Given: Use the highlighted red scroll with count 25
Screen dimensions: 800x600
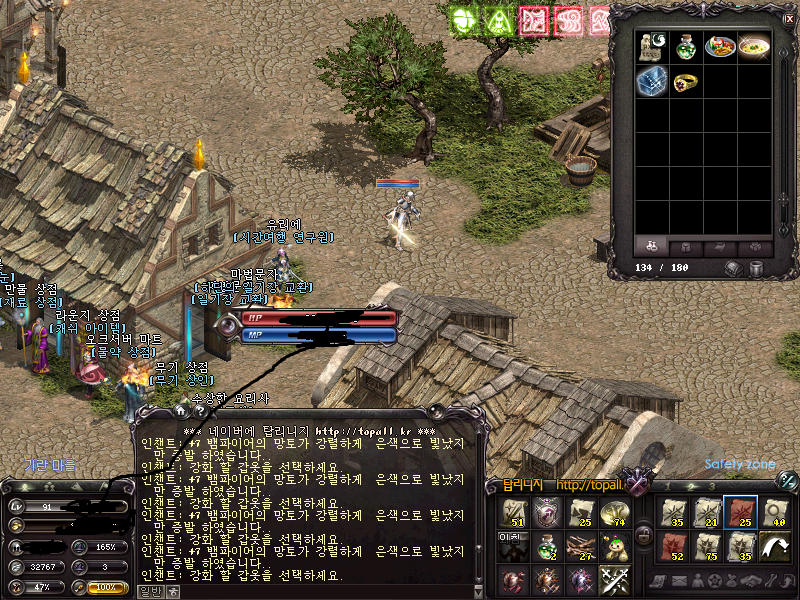Looking at the screenshot, I should 740,513.
